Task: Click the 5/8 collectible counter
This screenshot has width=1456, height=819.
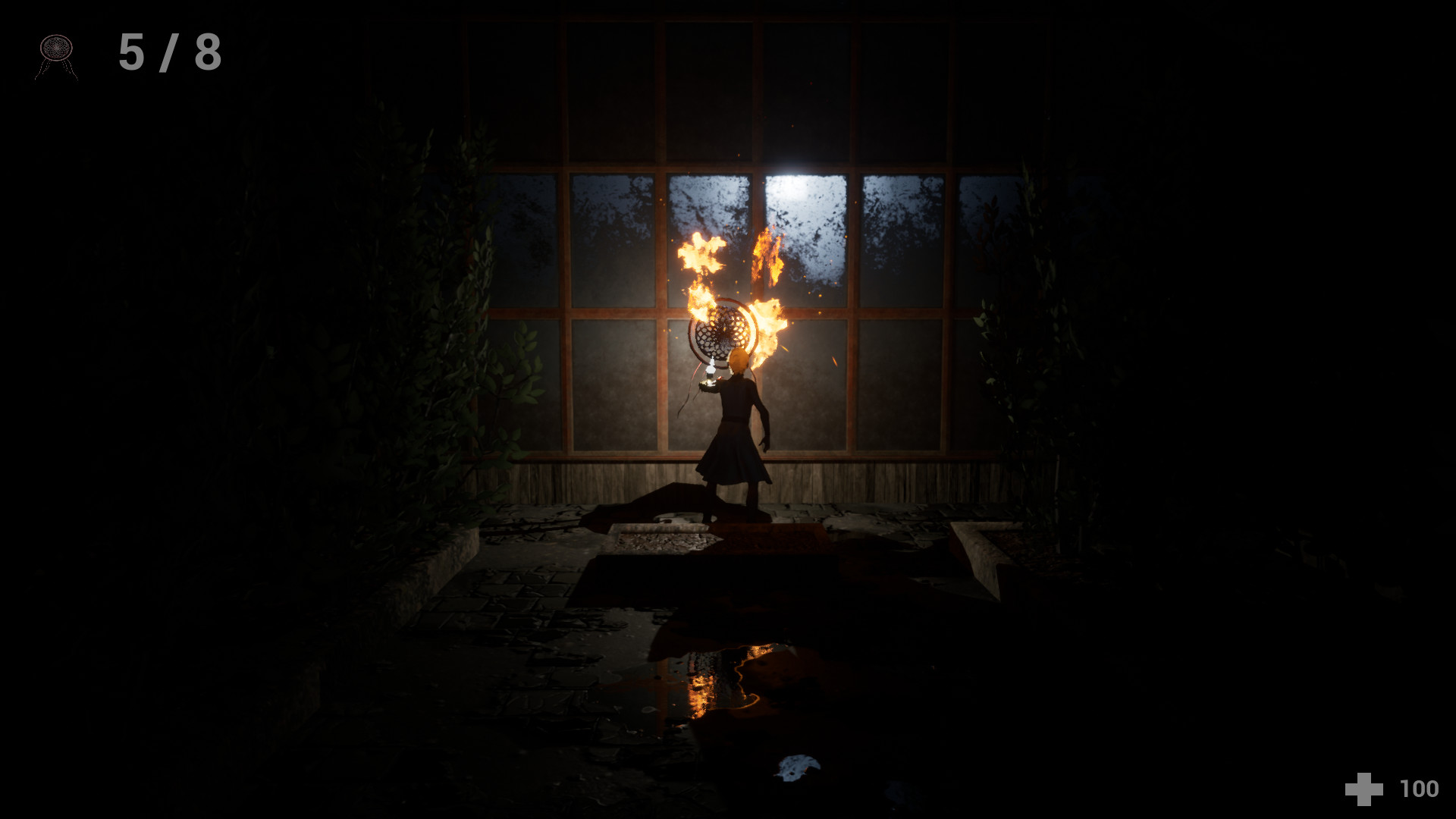Action: tap(168, 52)
